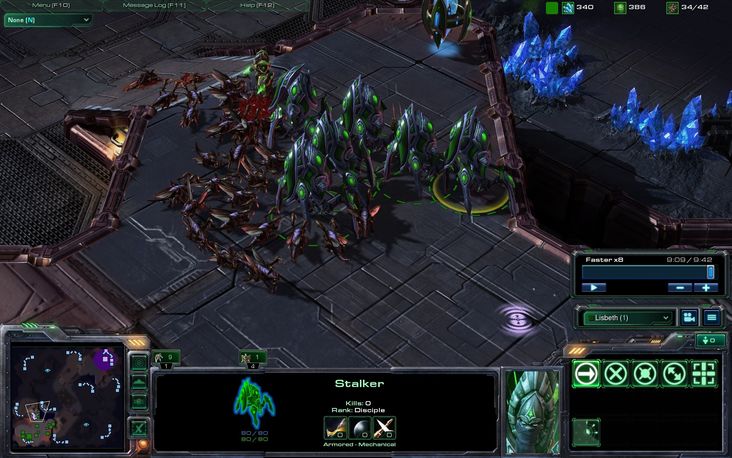Open the Lisbeth (1) player dropdown
This screenshot has height=458, width=732.
point(627,318)
